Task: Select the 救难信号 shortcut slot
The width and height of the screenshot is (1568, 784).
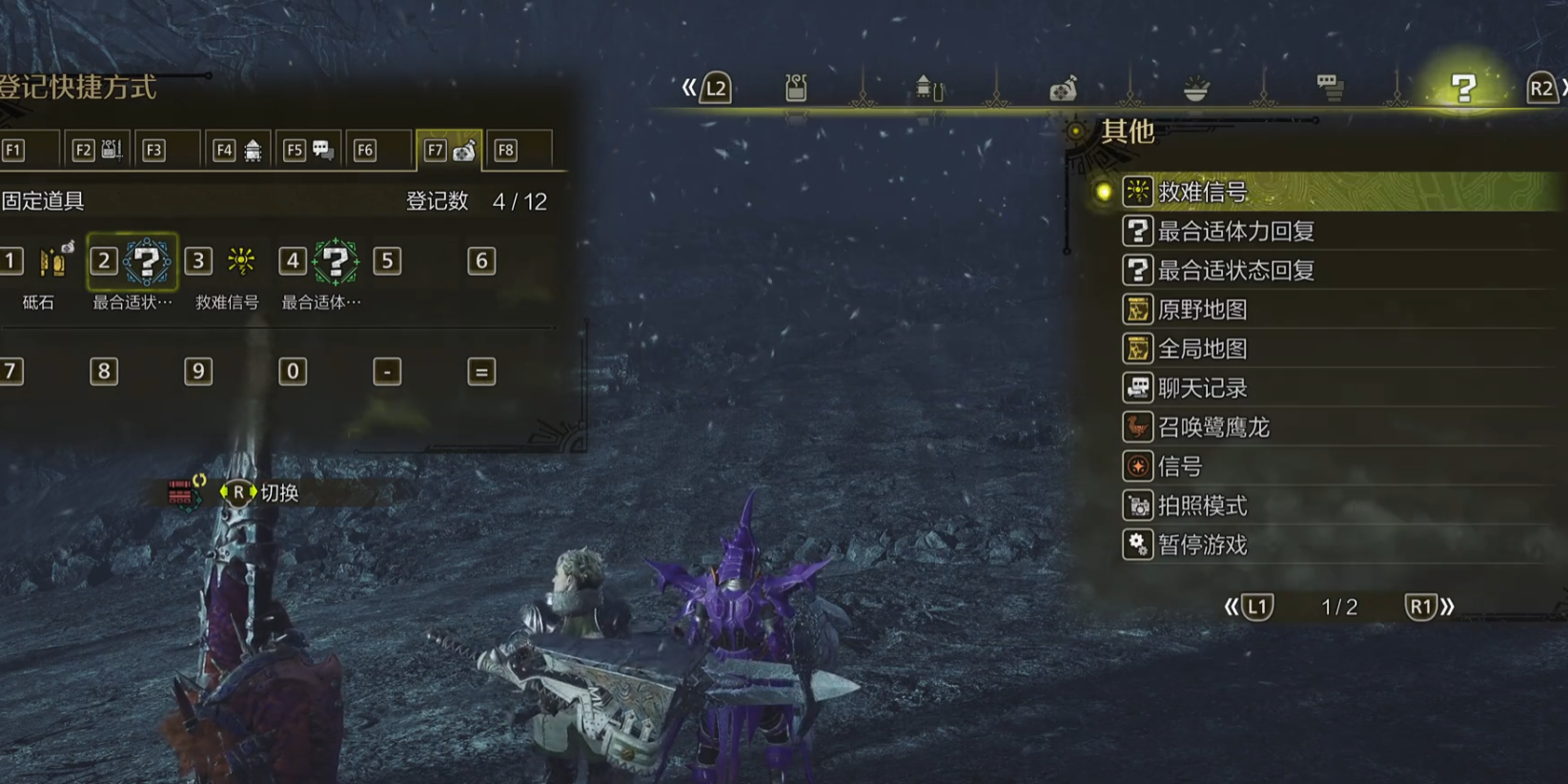Action: click(241, 261)
